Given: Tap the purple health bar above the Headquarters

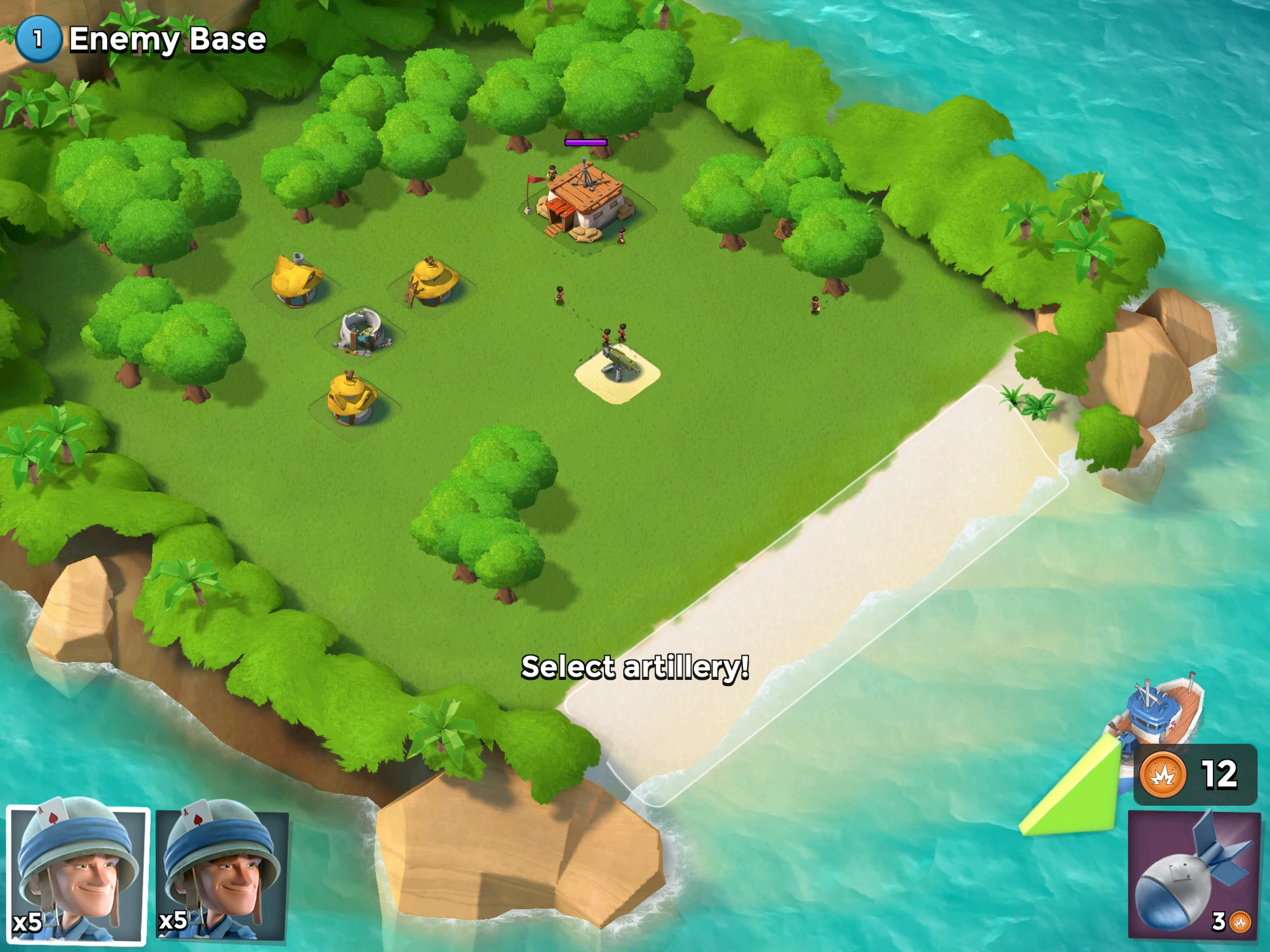Looking at the screenshot, I should click(x=585, y=142).
